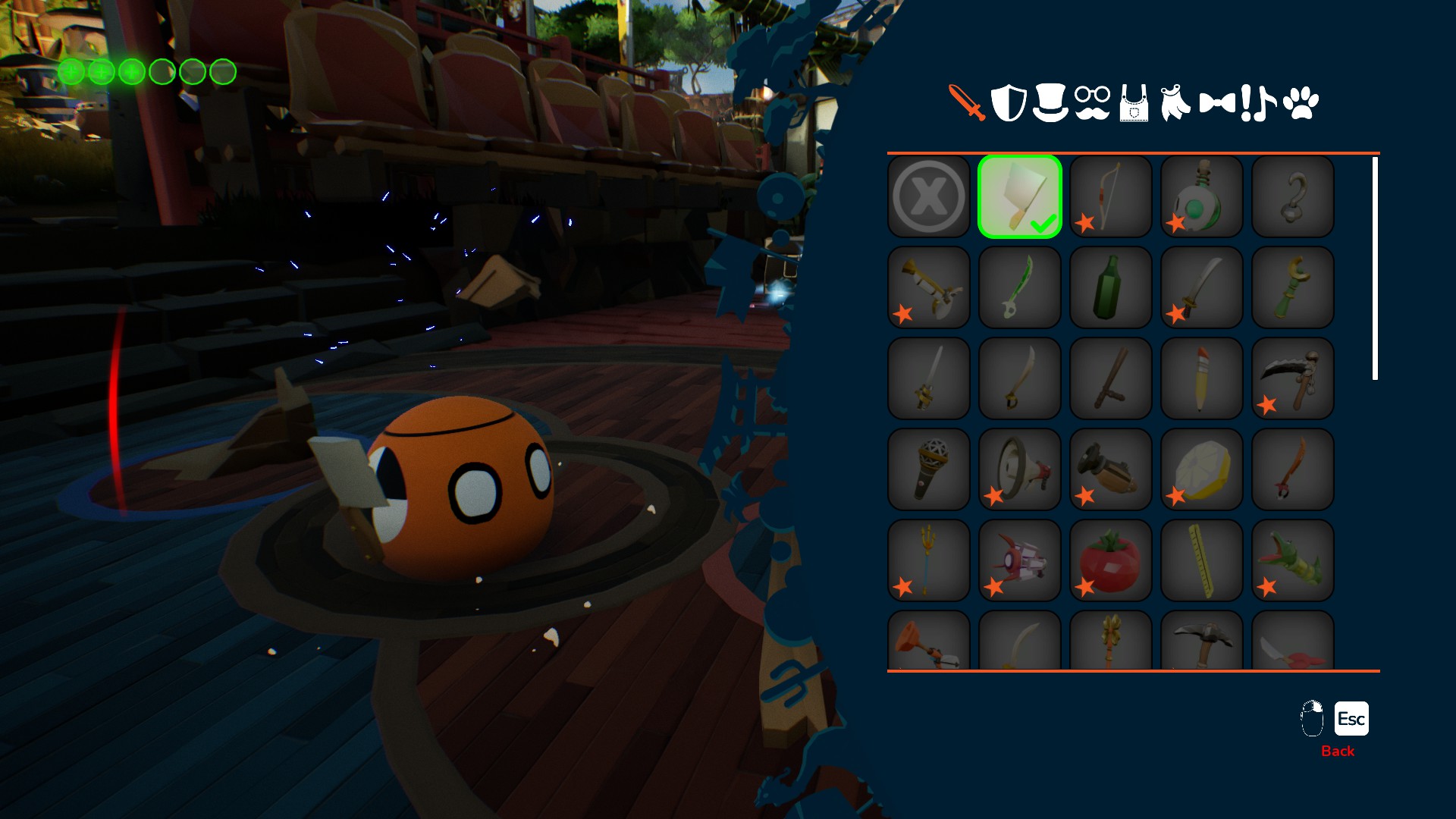Switch to the top hat category
Viewport: 1456px width, 819px height.
tap(1050, 102)
